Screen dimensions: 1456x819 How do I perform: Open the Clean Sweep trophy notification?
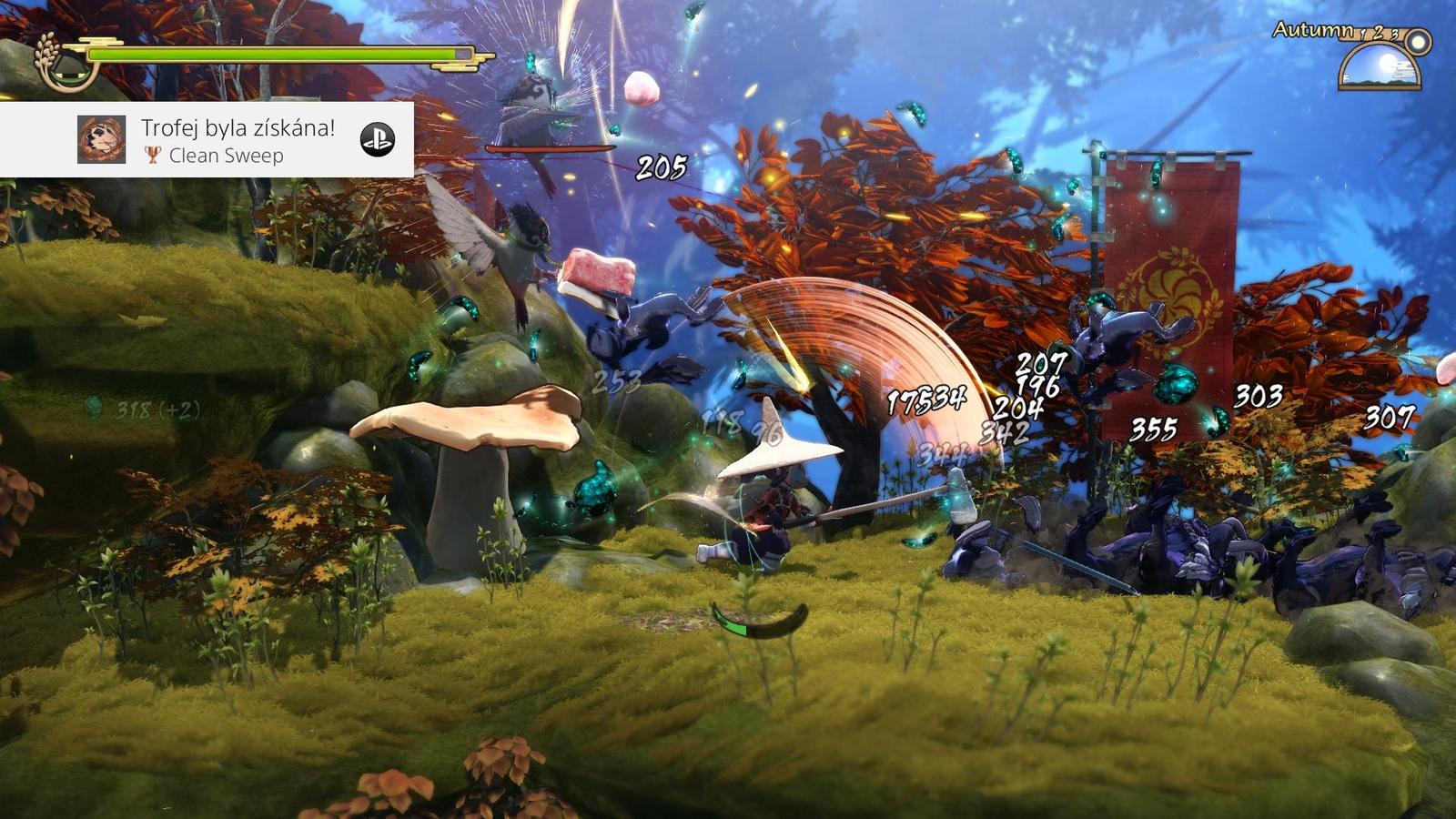point(238,140)
